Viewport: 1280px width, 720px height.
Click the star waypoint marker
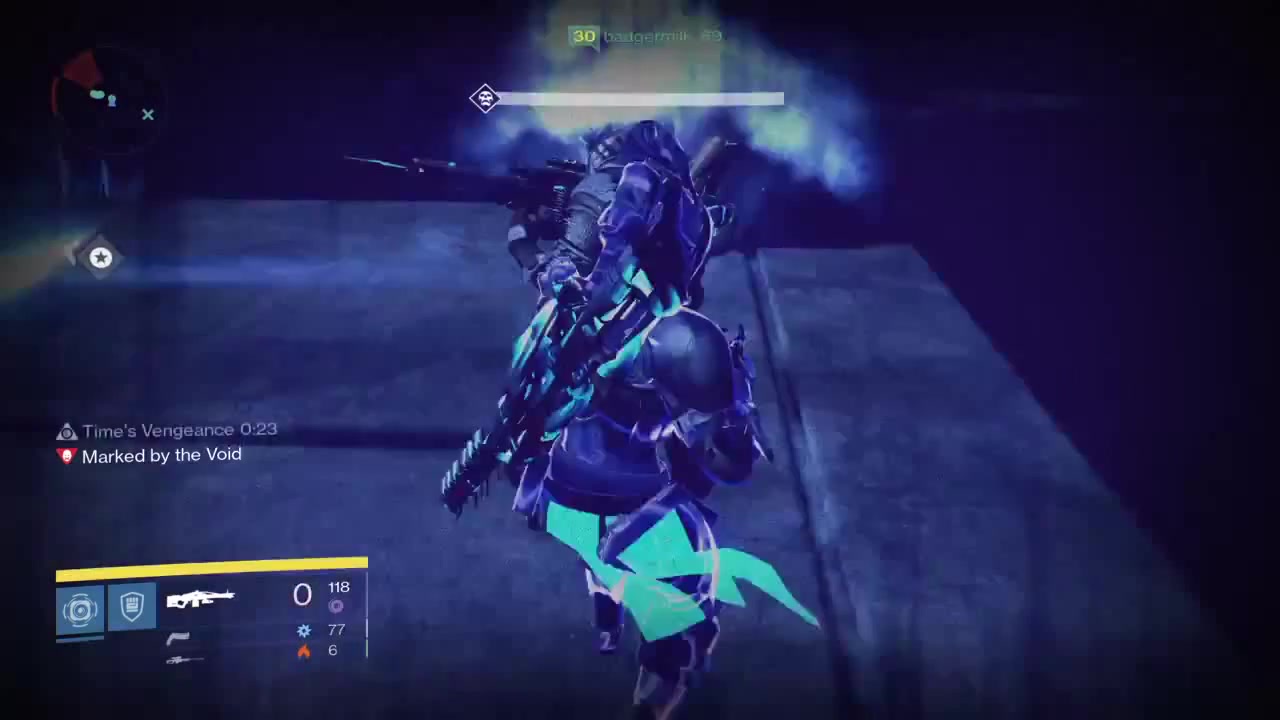[x=100, y=258]
